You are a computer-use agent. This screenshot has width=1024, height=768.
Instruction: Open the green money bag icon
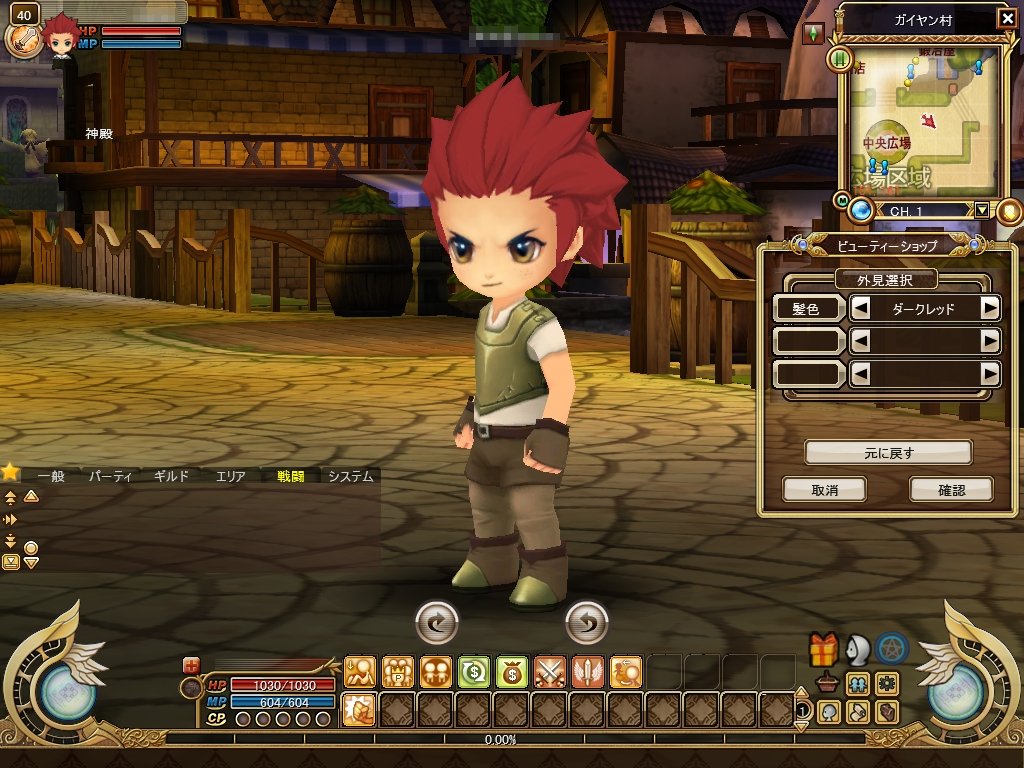coord(512,671)
